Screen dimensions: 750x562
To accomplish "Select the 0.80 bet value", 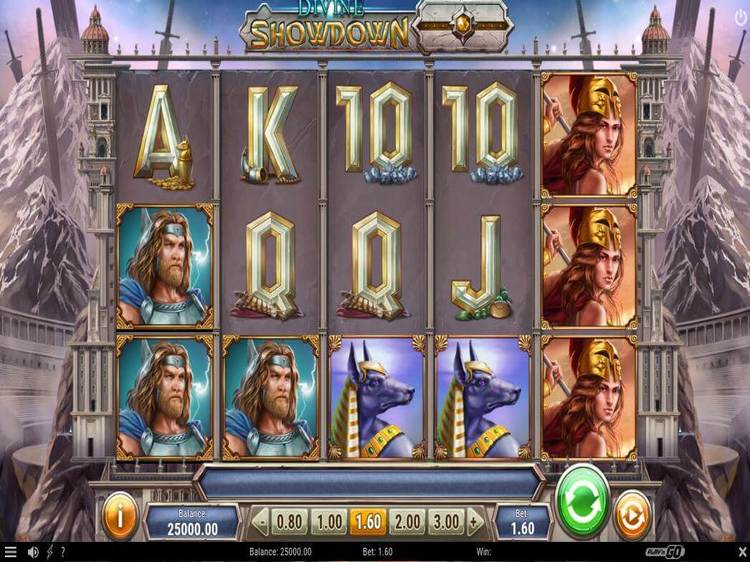I will pyautogui.click(x=290, y=521).
